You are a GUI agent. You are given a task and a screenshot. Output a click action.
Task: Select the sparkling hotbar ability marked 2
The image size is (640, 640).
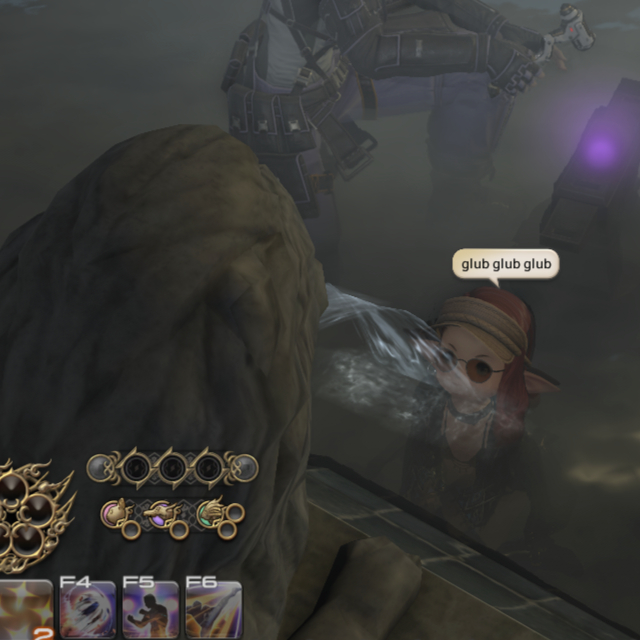25,610
